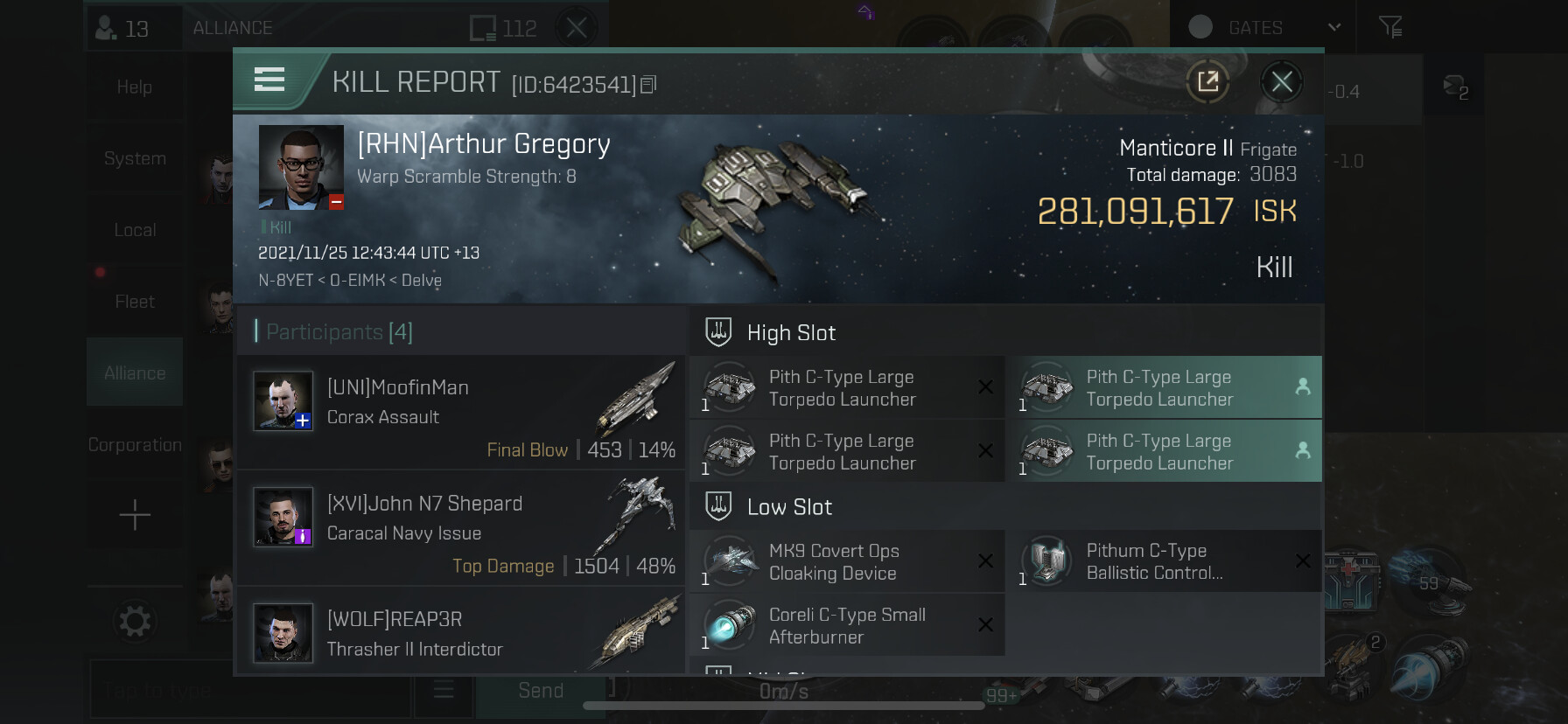Select participant John N7 Shepard
This screenshot has height=724, width=1568.
pyautogui.click(x=461, y=528)
